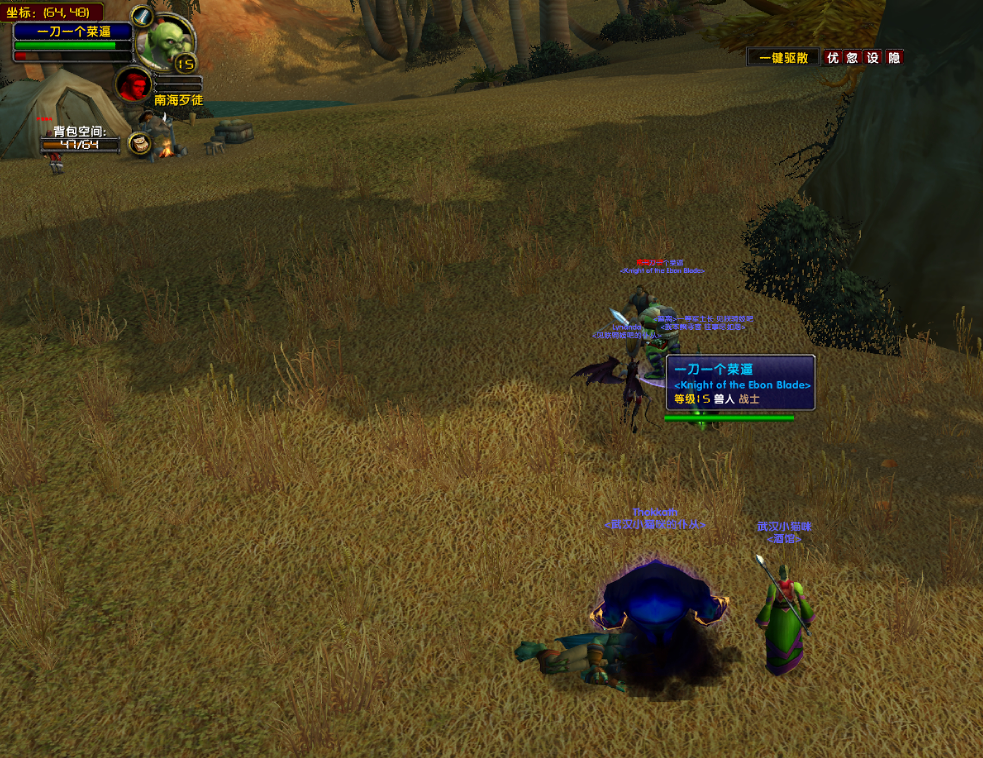Open the 设 settings button
The width and height of the screenshot is (983, 758).
[x=873, y=58]
